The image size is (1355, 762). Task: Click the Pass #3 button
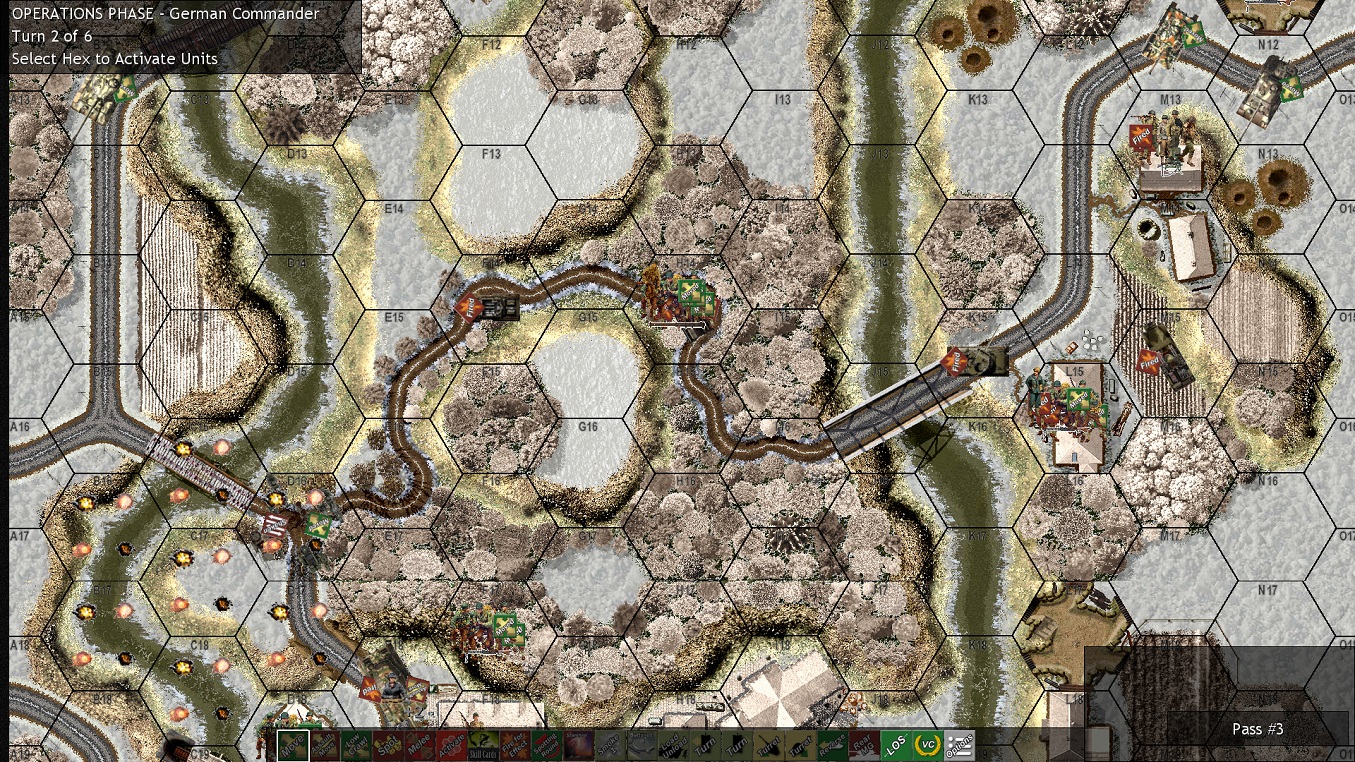1257,729
